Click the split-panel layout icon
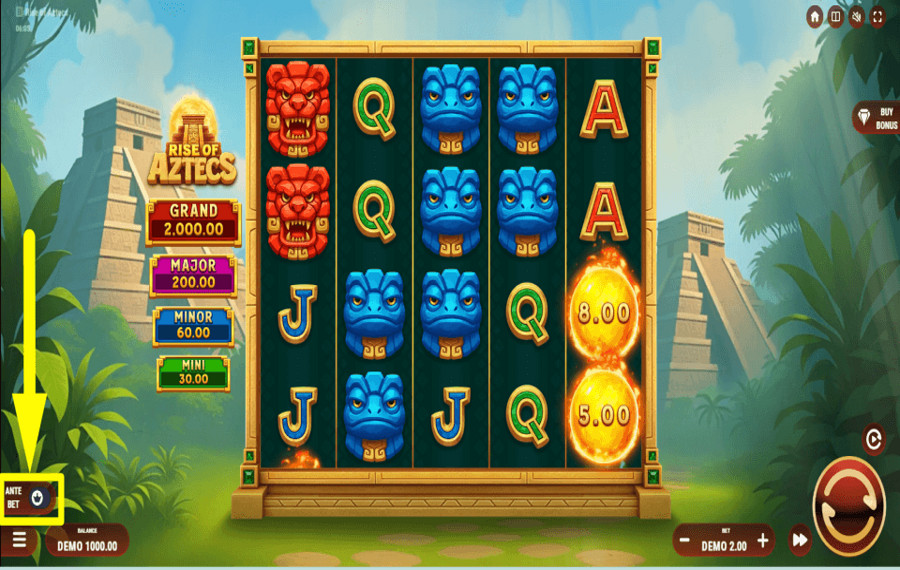Image resolution: width=900 pixels, height=570 pixels. point(836,17)
